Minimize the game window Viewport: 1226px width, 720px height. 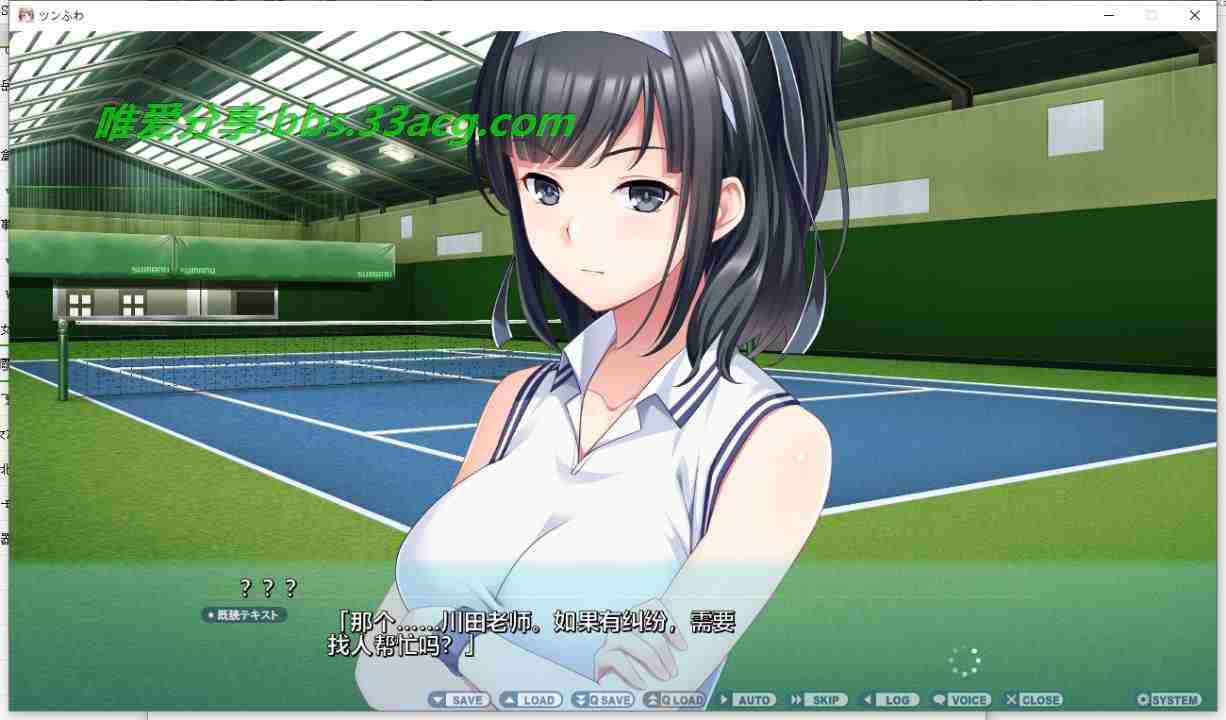coord(1110,15)
